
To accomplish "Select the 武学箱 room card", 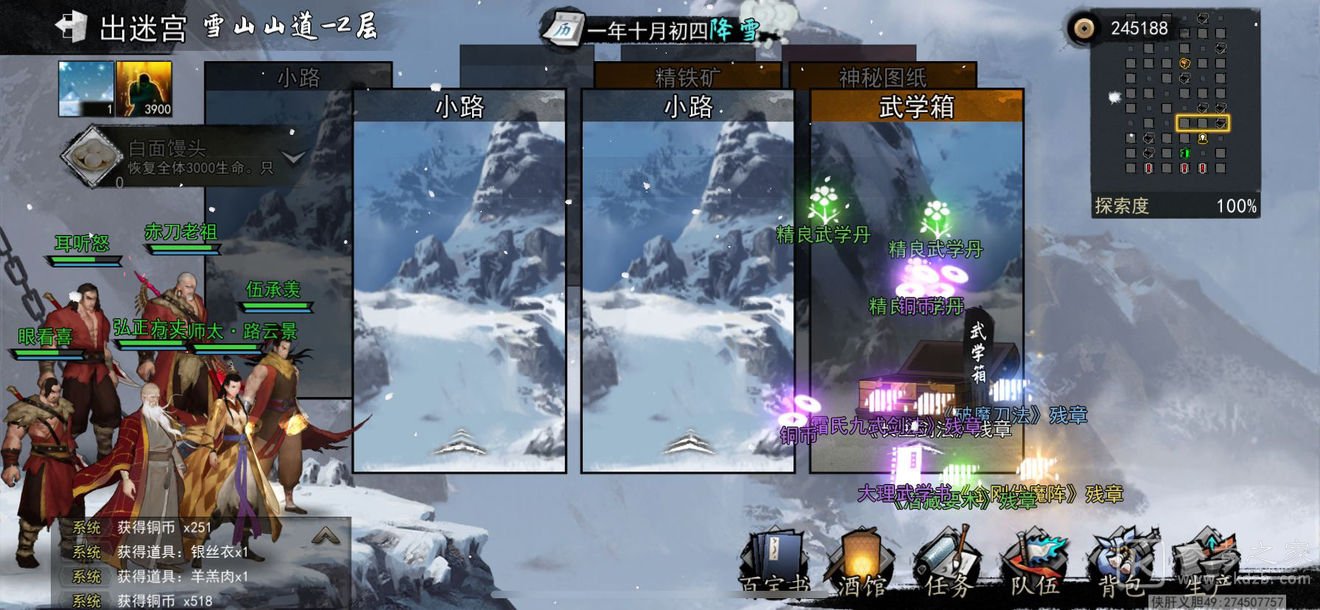I will point(916,280).
